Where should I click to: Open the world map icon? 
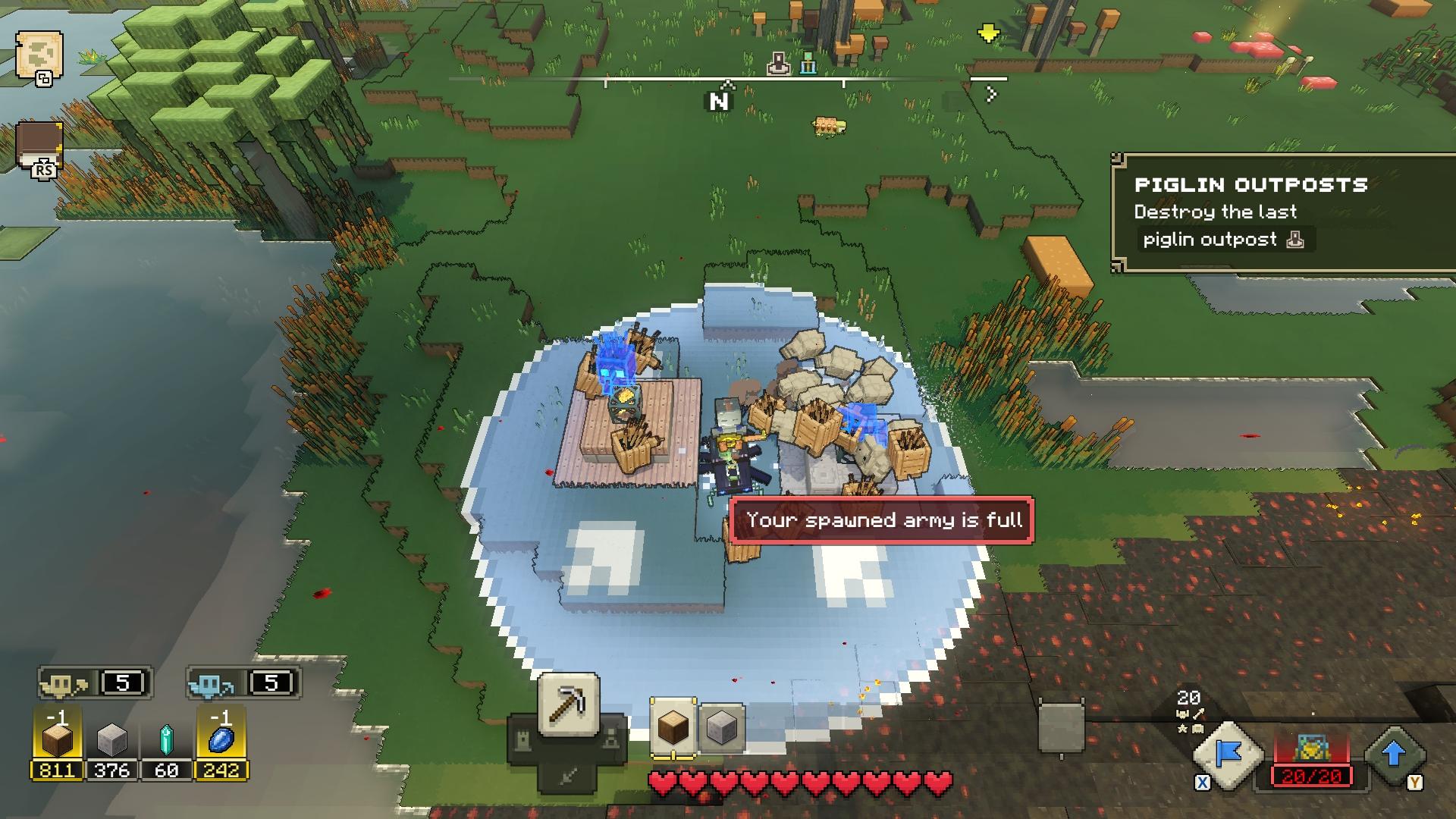tap(38, 55)
